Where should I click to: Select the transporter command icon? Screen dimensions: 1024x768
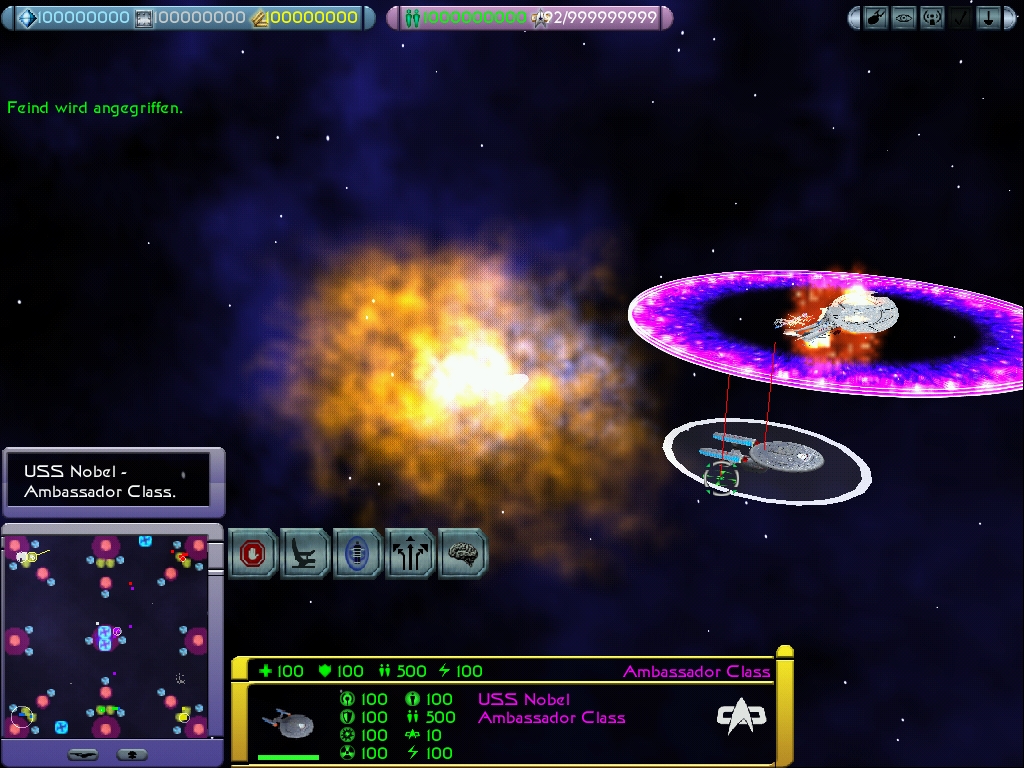(x=357, y=553)
